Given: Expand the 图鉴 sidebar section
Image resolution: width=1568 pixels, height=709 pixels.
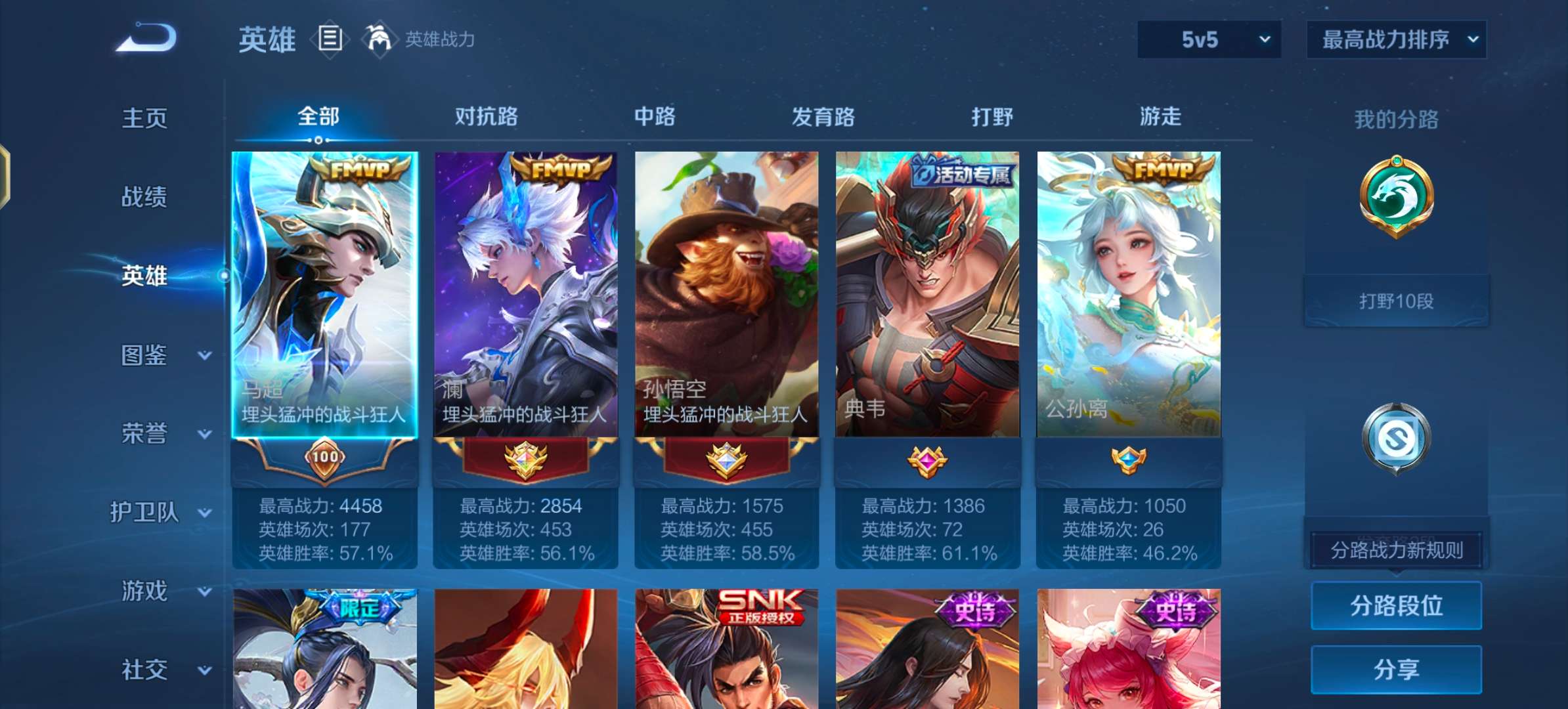Looking at the screenshot, I should [x=144, y=355].
